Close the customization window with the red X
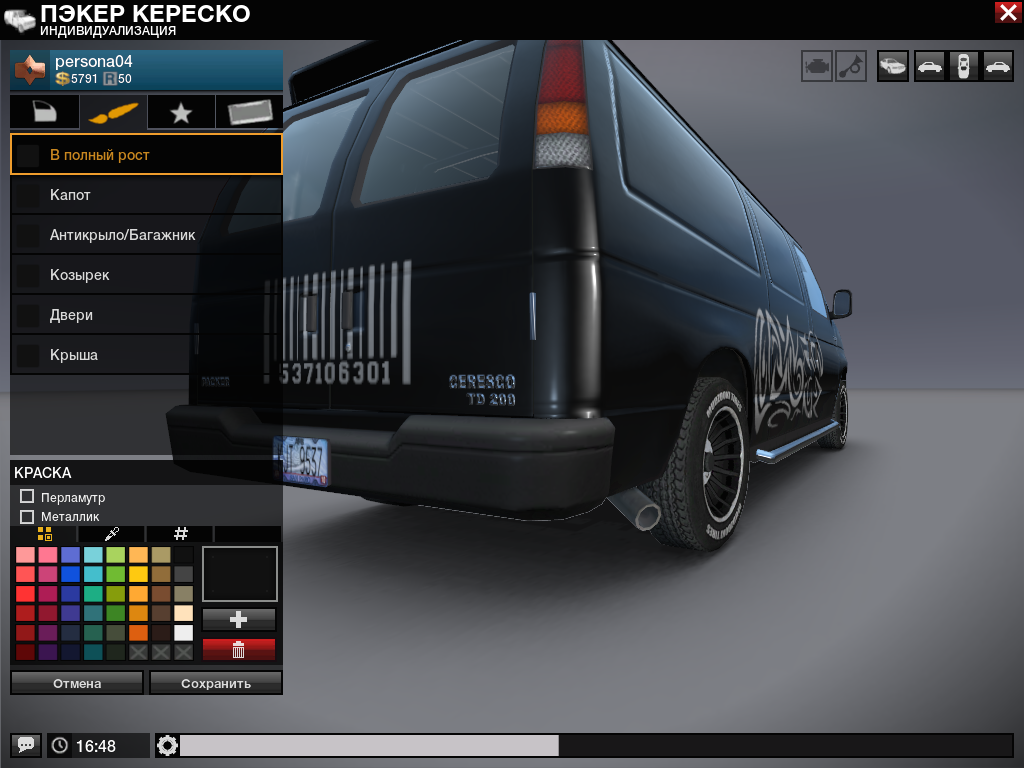This screenshot has height=768, width=1024. [x=1007, y=12]
